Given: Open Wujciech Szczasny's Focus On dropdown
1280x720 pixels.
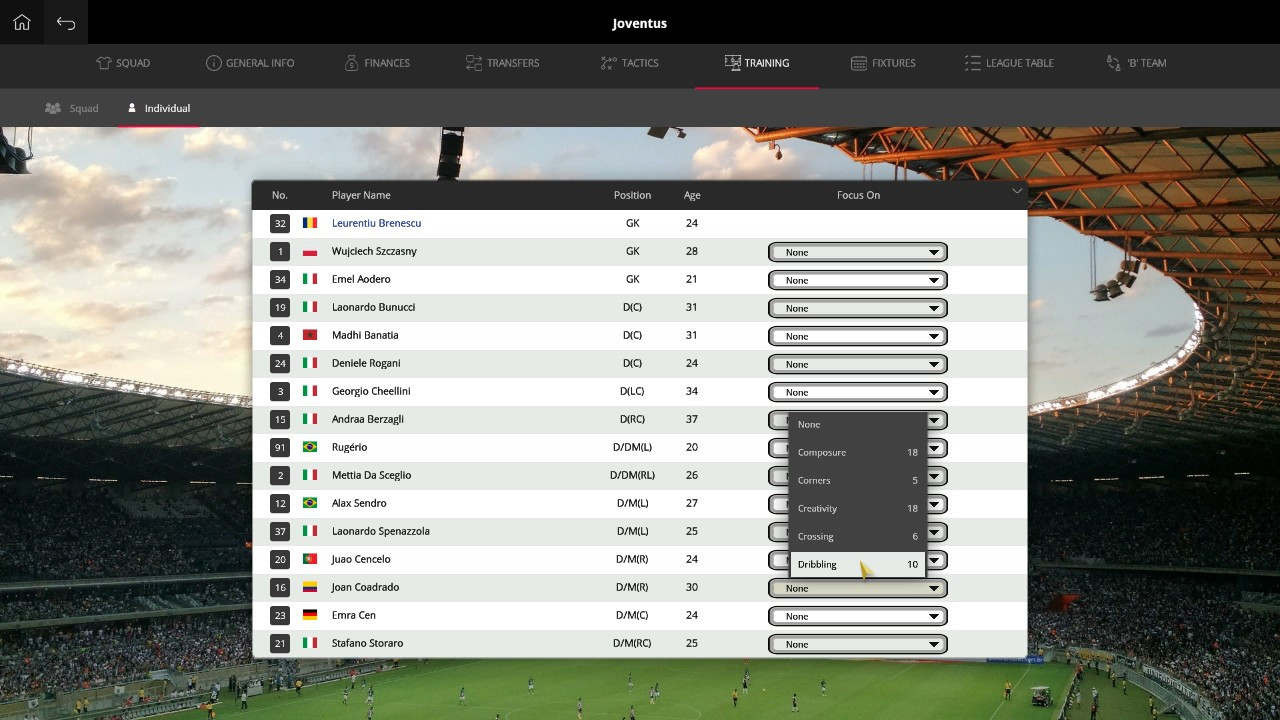Looking at the screenshot, I should tap(857, 252).
